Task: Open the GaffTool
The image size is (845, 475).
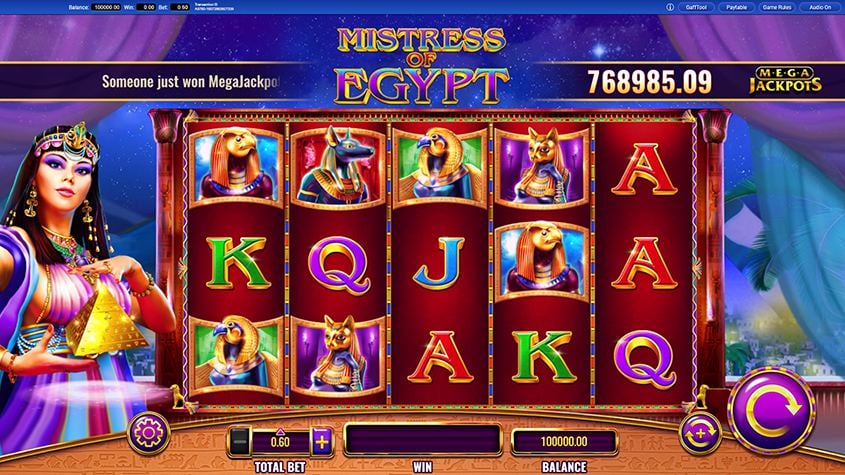Action: (696, 6)
